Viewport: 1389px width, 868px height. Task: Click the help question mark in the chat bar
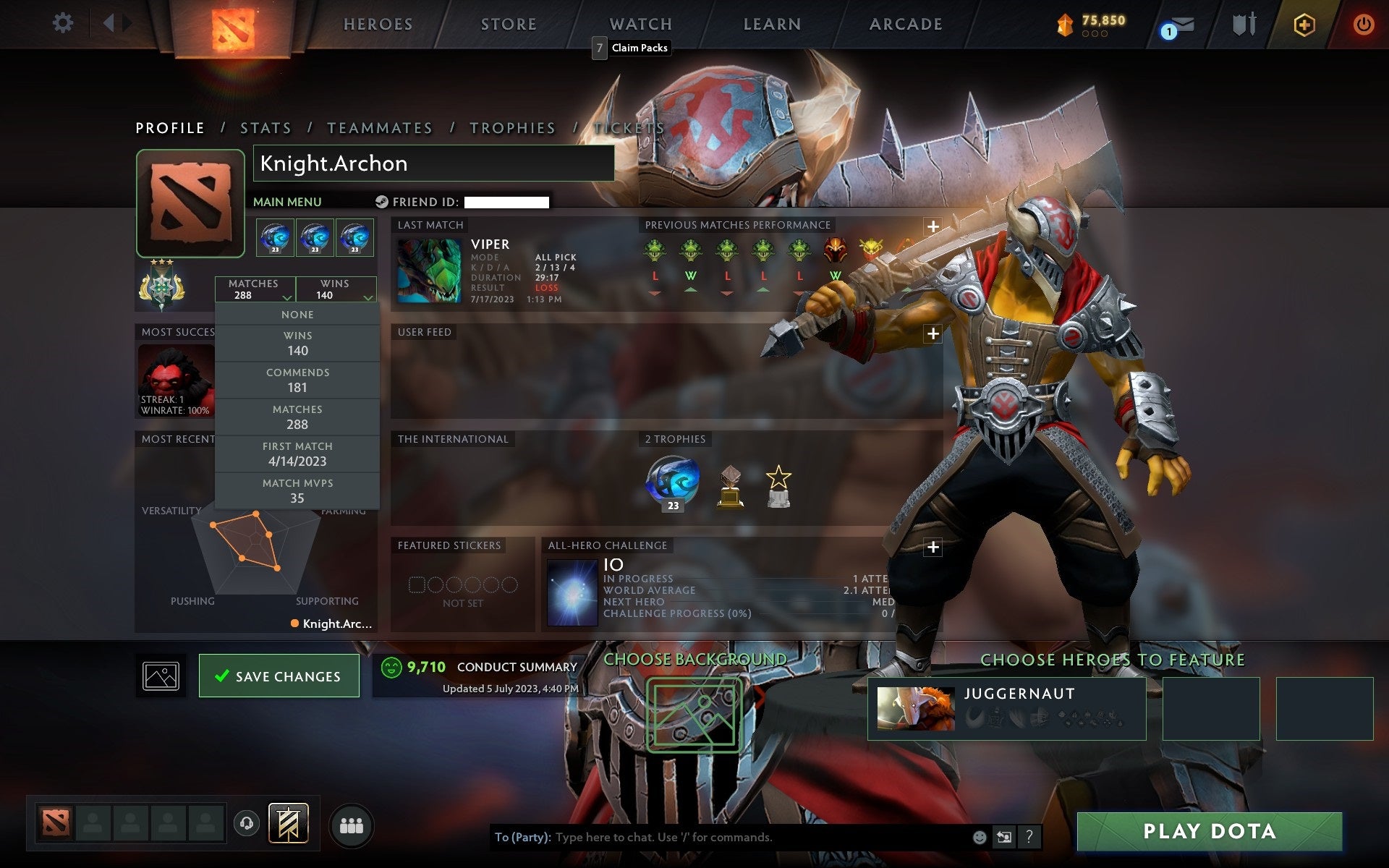[x=1028, y=838]
